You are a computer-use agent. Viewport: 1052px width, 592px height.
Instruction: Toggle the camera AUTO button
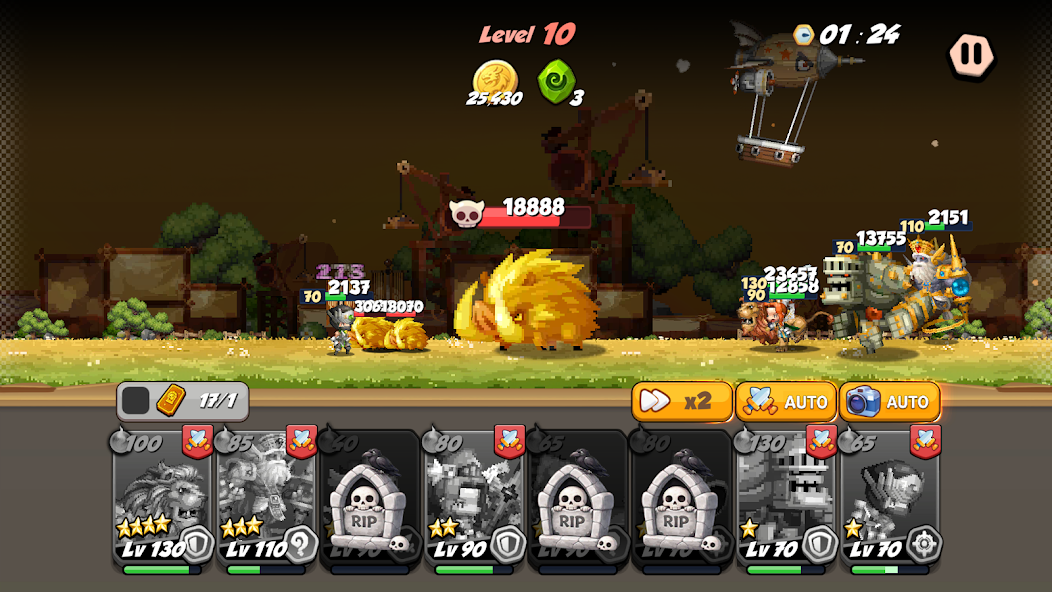click(889, 401)
